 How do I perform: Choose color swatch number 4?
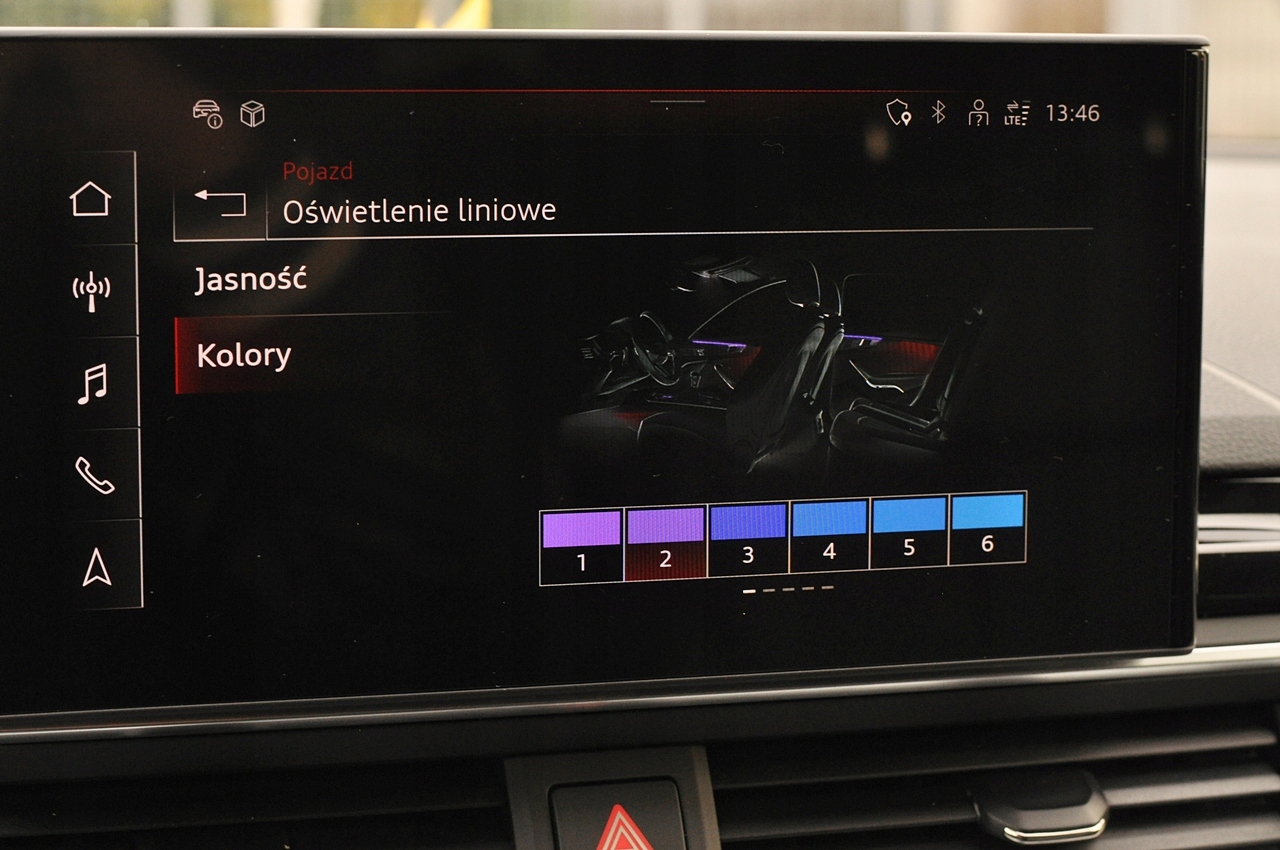coord(829,537)
